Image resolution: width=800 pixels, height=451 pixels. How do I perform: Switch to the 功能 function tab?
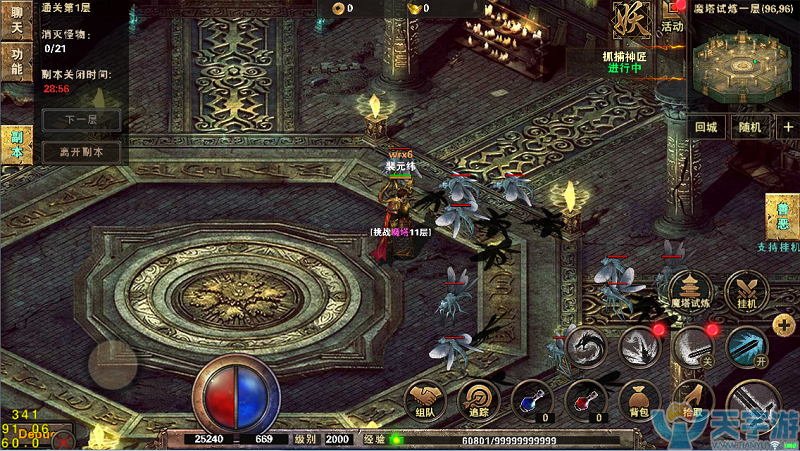(15, 63)
